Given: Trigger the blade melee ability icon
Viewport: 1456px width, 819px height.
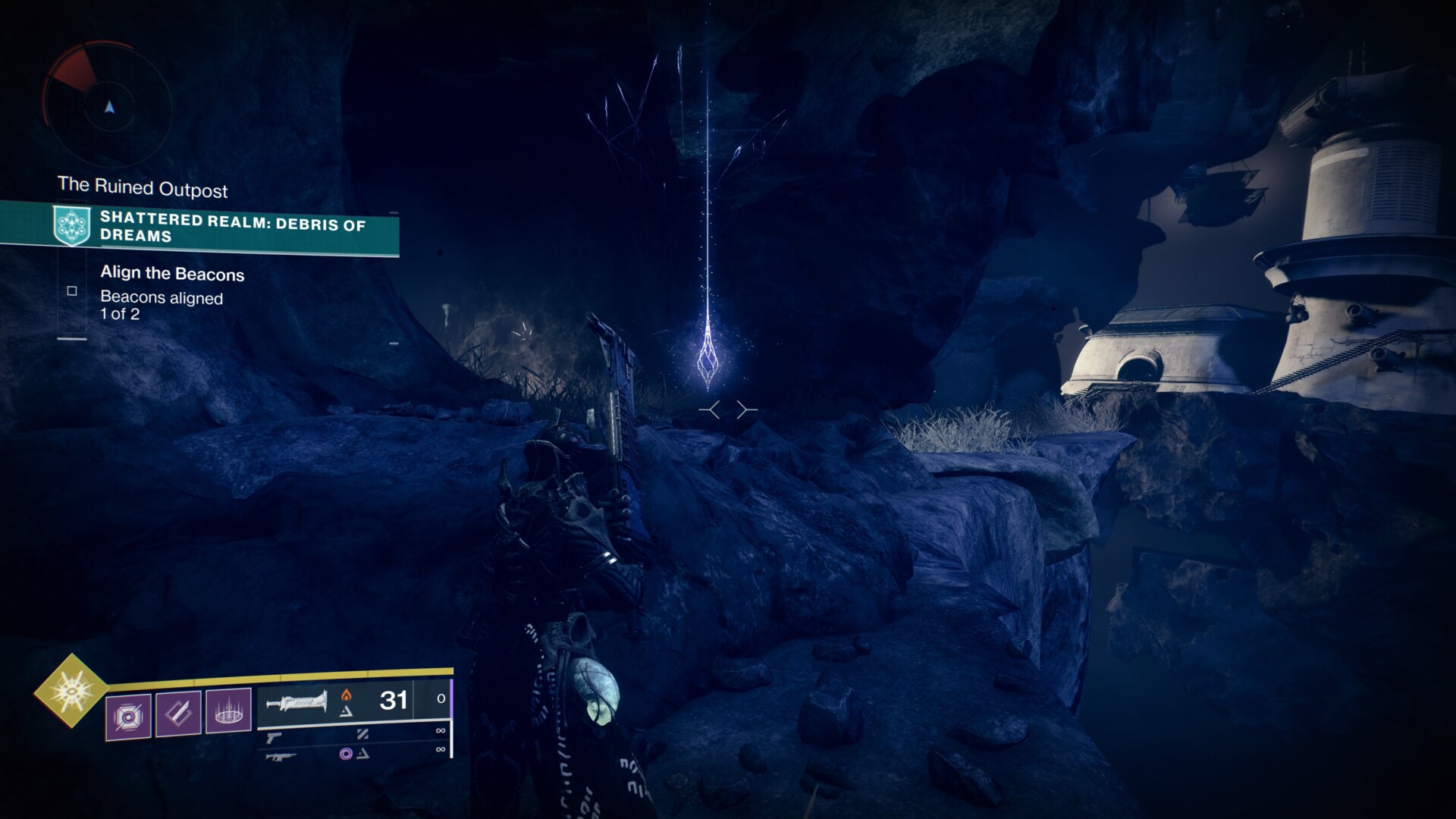Looking at the screenshot, I should pyautogui.click(x=178, y=713).
